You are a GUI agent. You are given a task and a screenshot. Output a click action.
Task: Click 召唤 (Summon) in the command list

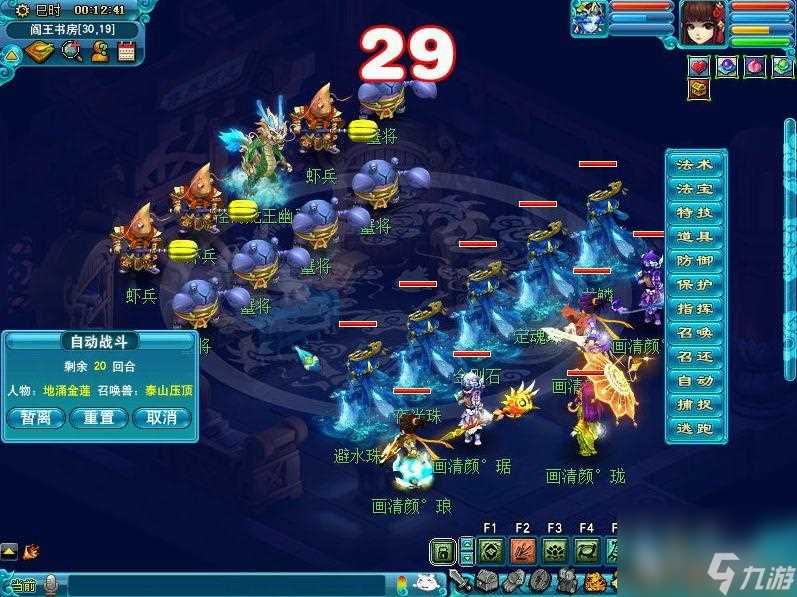coord(695,333)
